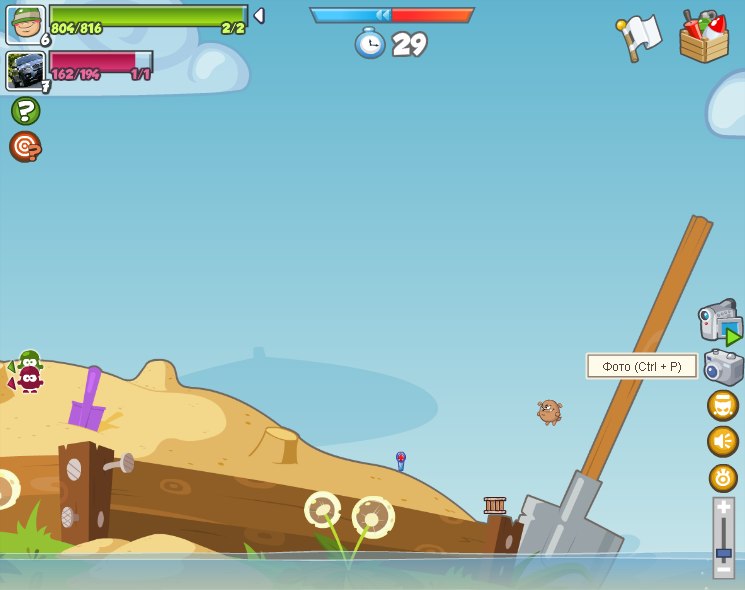Viewport: 745px width, 590px height.
Task: Take a screenshot with the photo camera button
Action: [x=723, y=367]
